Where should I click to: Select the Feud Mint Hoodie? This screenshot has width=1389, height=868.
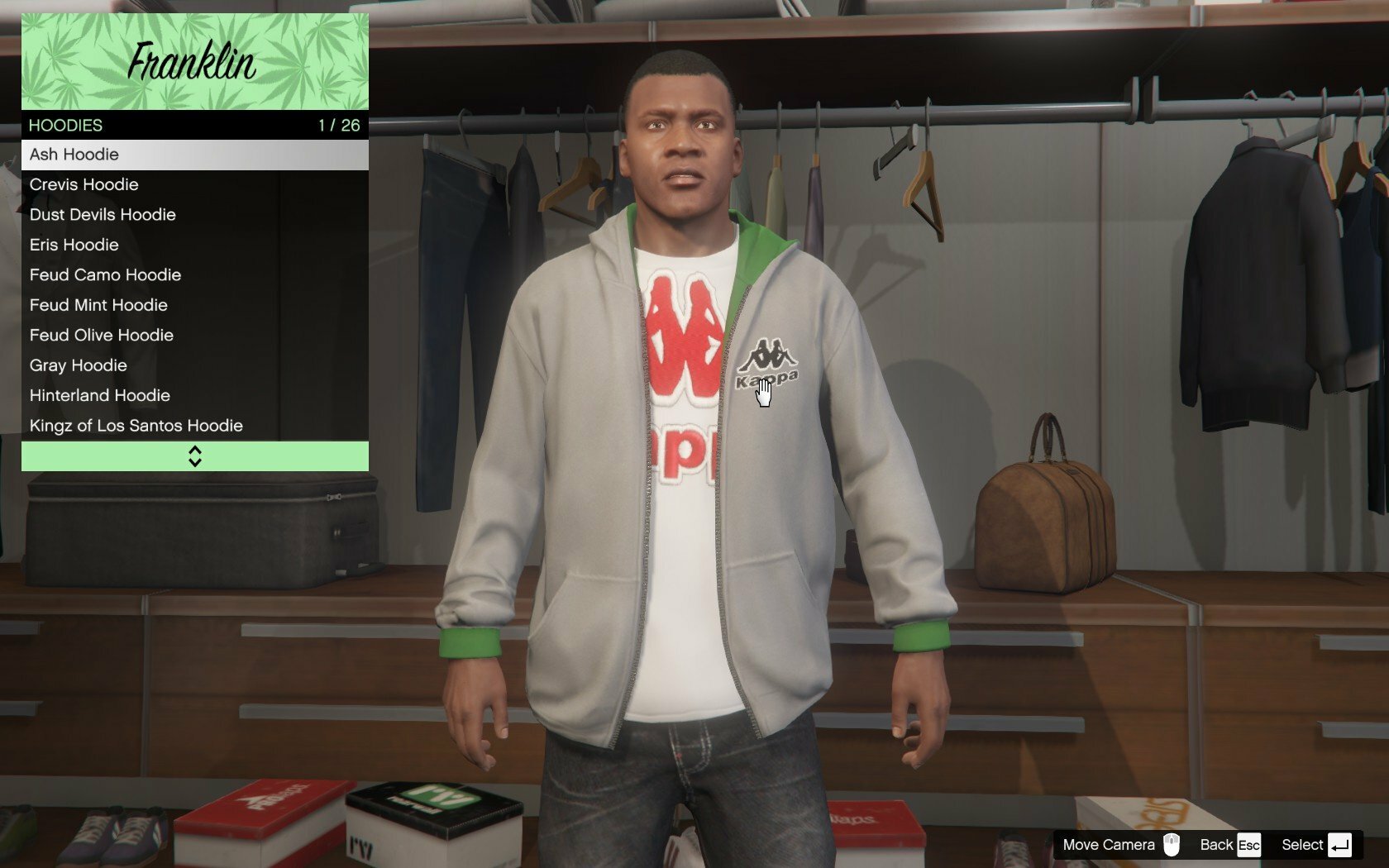tap(194, 305)
